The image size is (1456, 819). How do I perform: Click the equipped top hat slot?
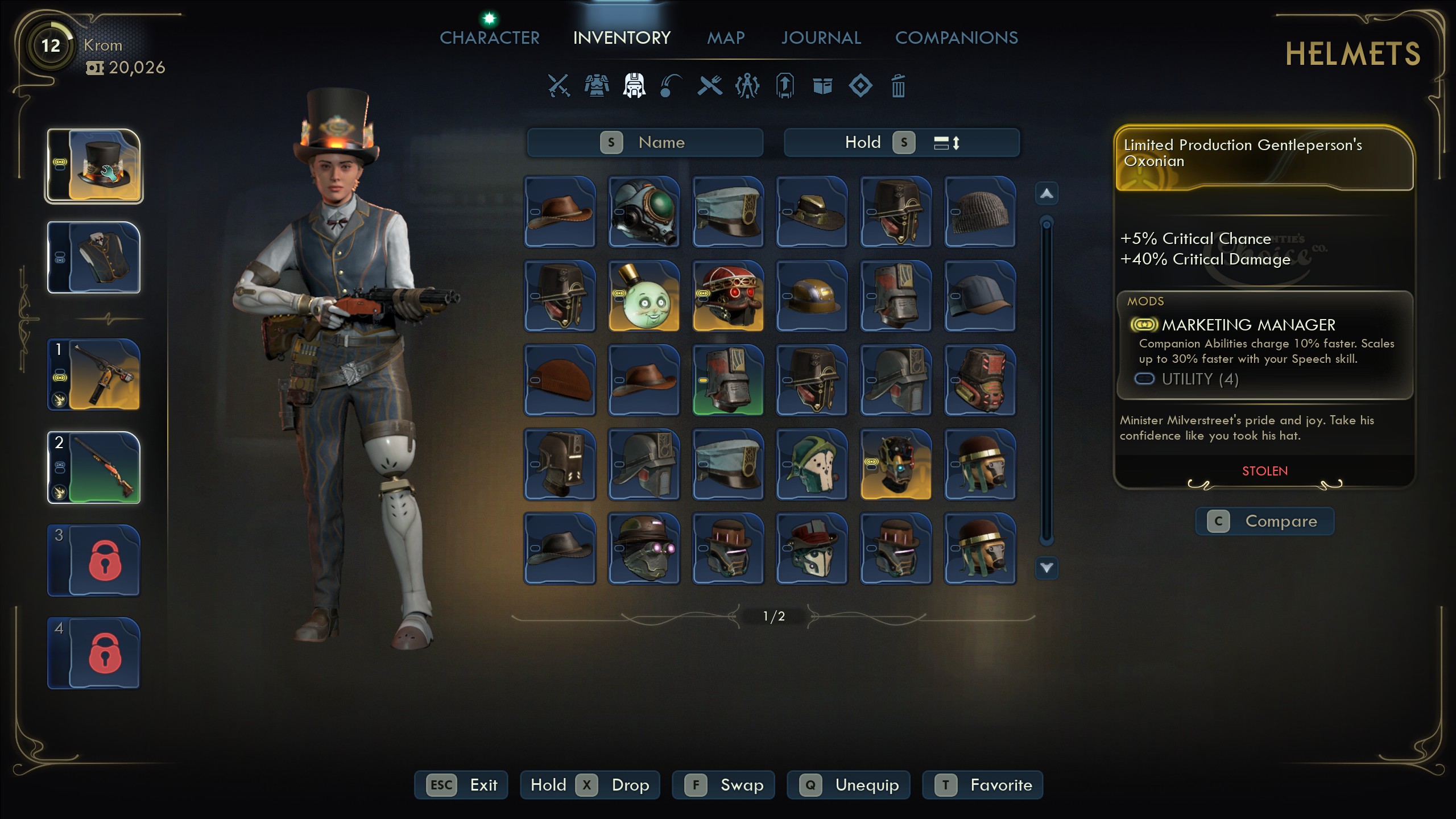(93, 165)
